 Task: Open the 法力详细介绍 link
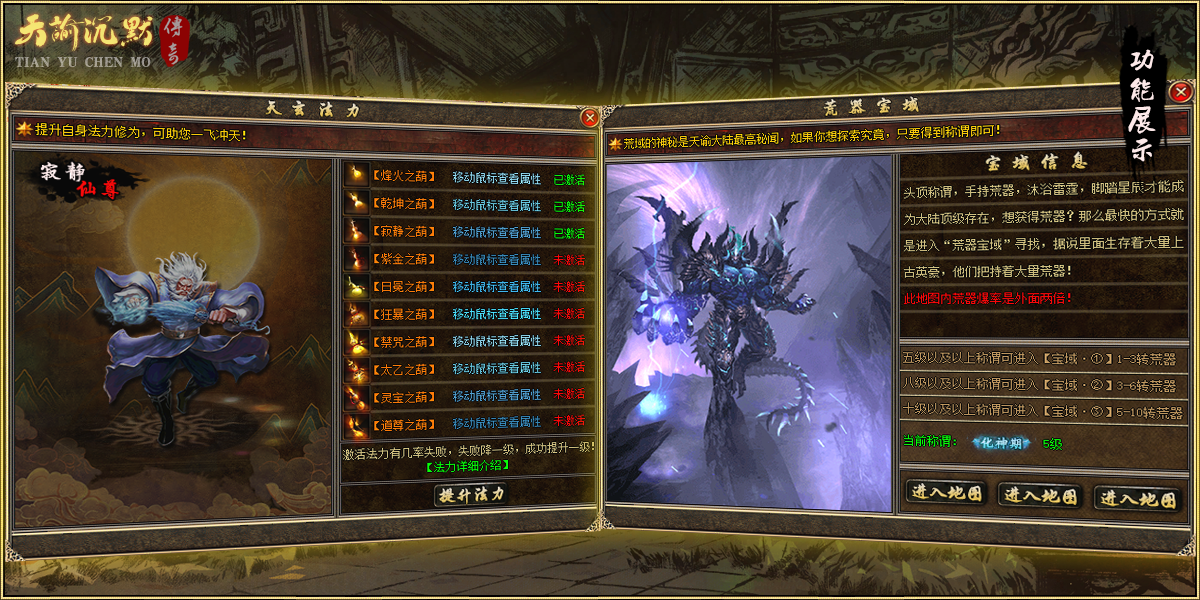pos(467,466)
